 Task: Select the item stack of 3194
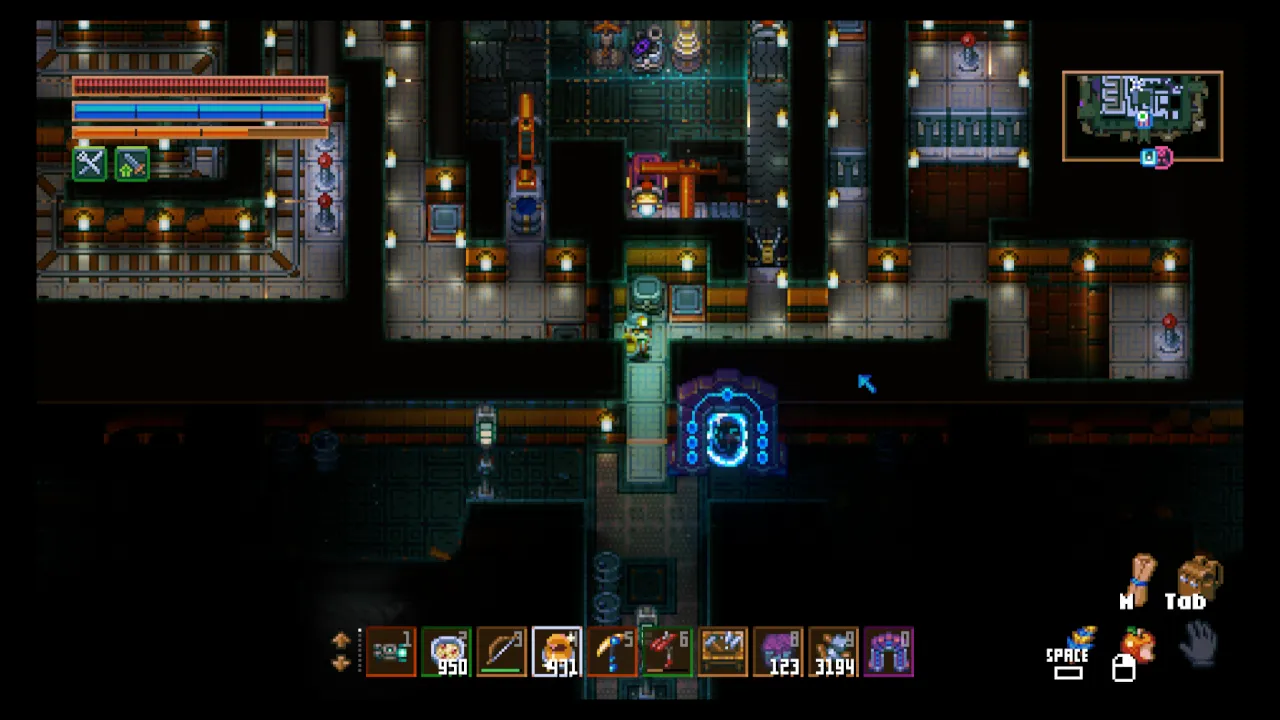[x=833, y=652]
